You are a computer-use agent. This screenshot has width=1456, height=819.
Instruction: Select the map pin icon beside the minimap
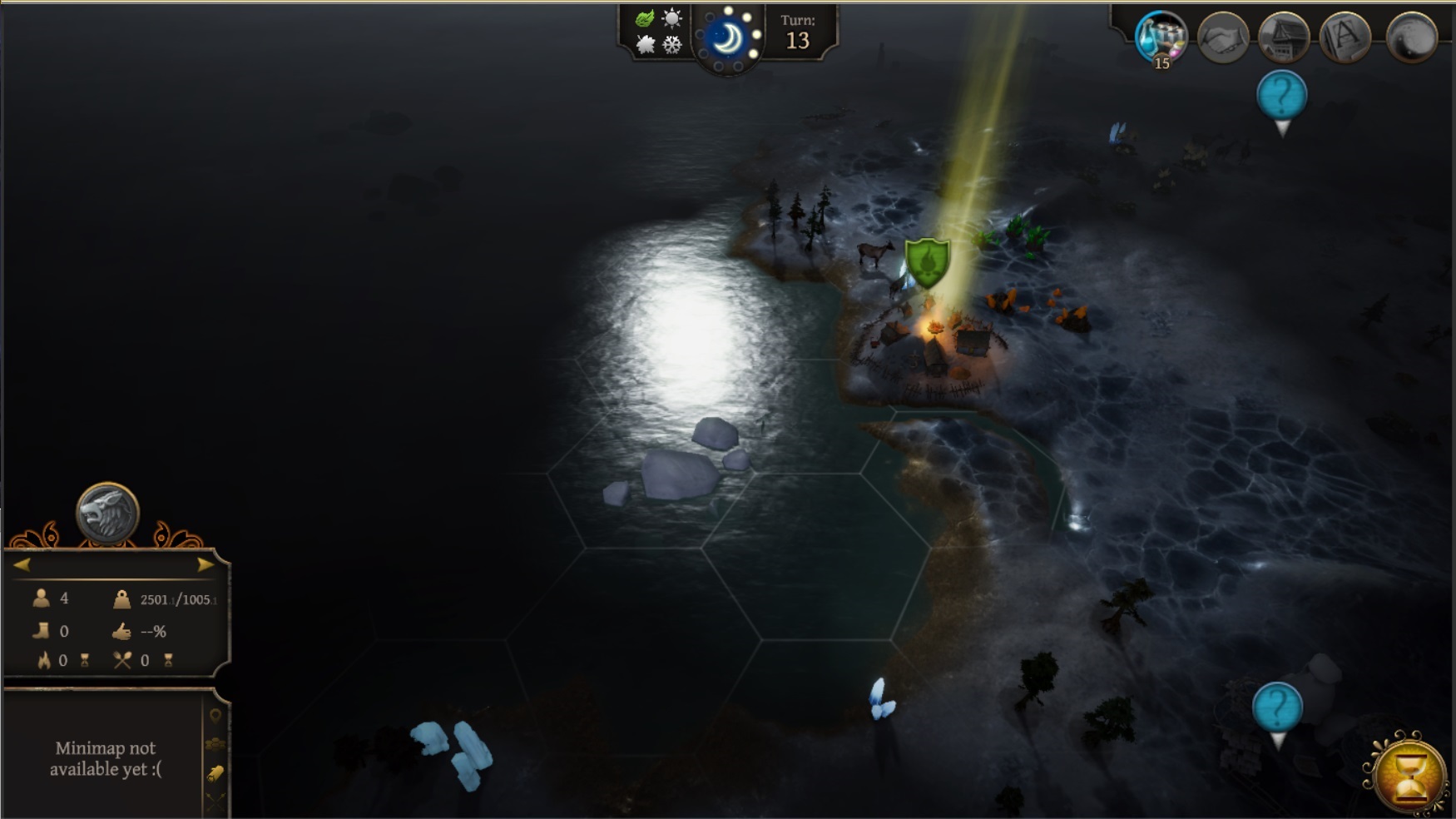click(215, 716)
